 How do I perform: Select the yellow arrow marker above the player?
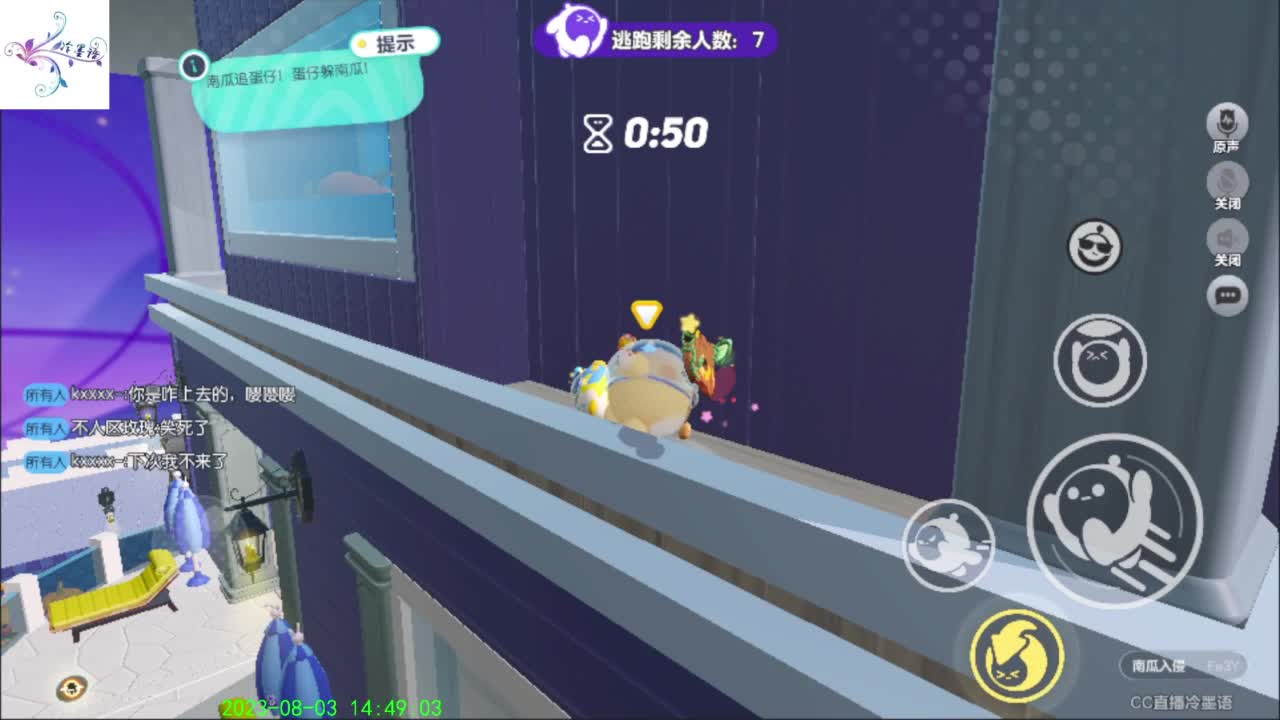click(645, 313)
